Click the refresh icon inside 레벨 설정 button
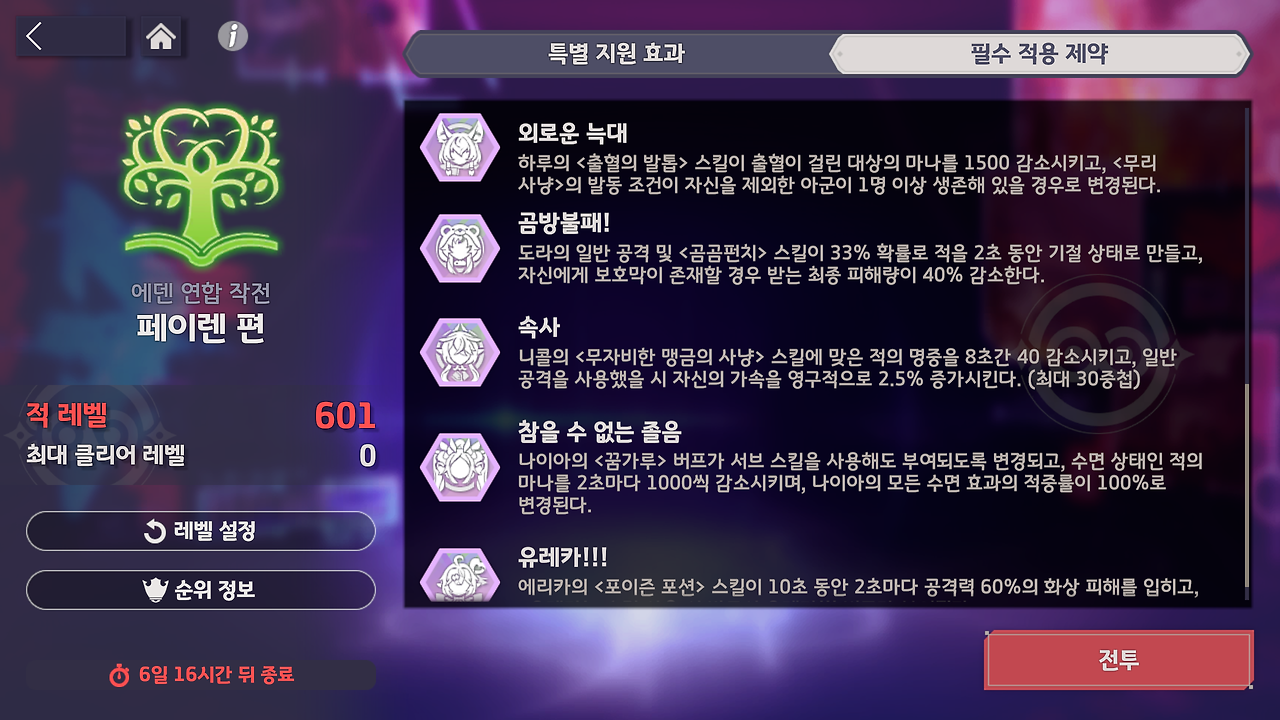This screenshot has width=1280, height=720. click(155, 531)
